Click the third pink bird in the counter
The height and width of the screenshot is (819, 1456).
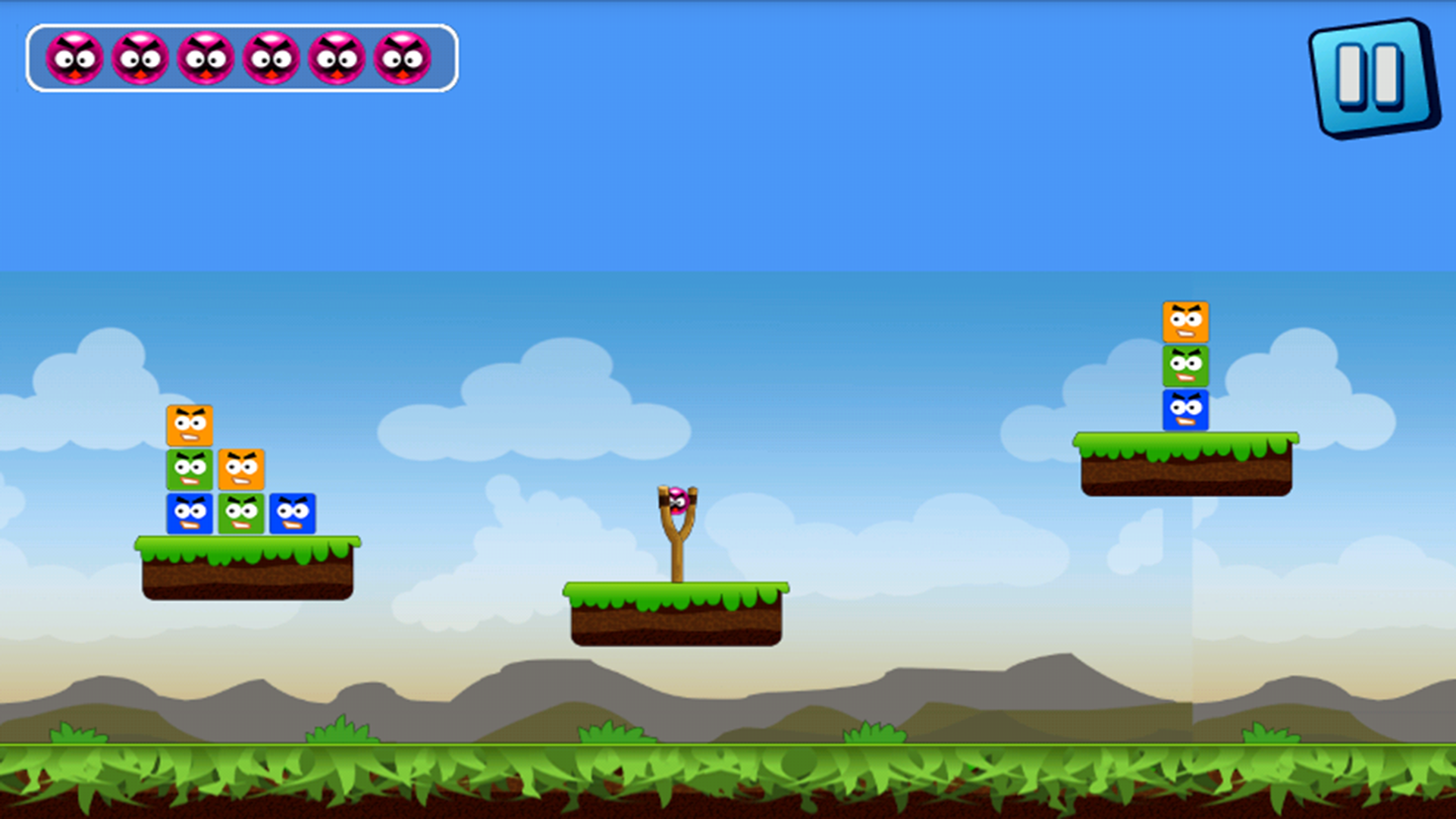point(205,57)
